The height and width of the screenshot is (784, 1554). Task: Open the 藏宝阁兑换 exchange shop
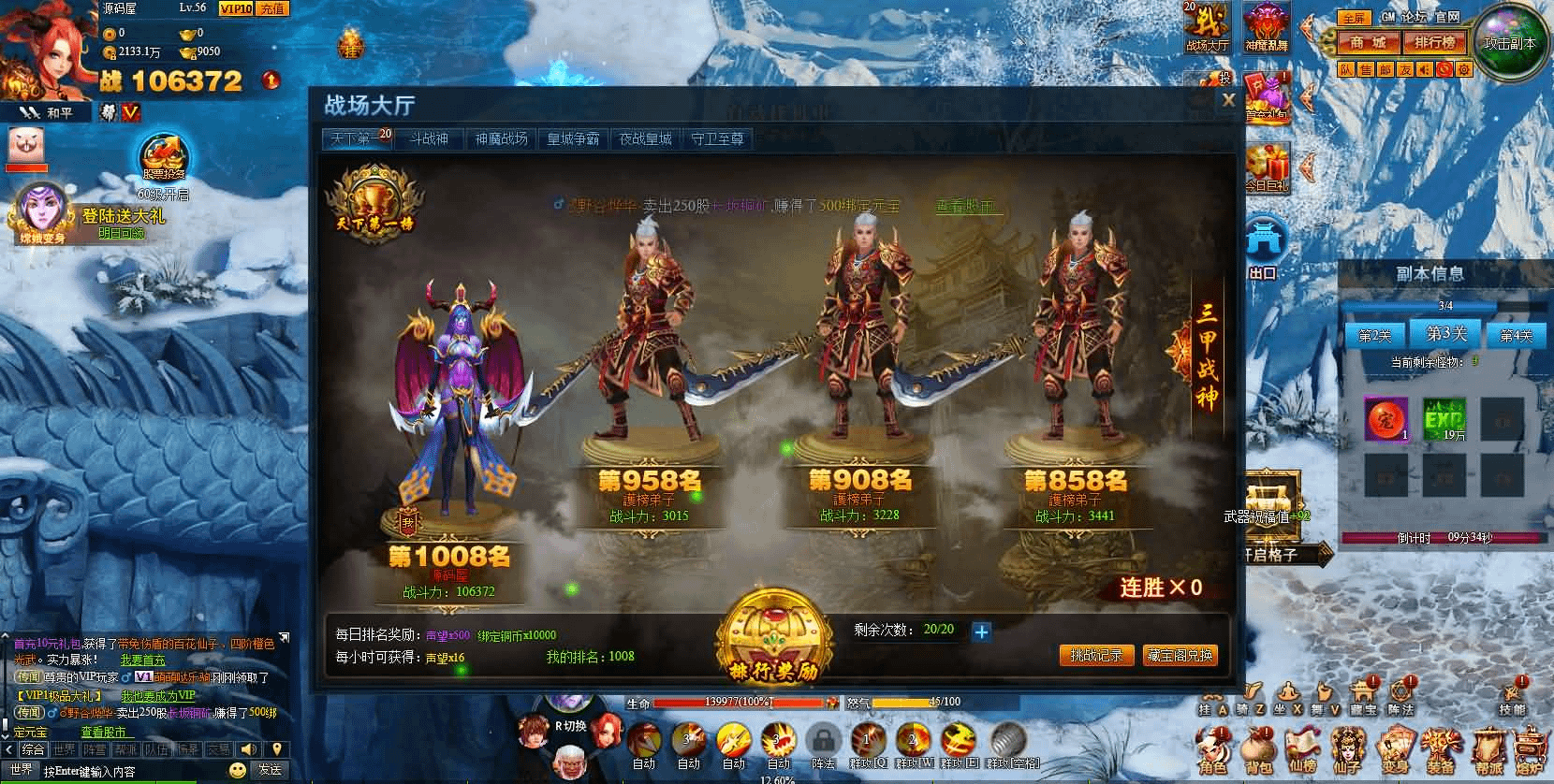coord(1180,656)
